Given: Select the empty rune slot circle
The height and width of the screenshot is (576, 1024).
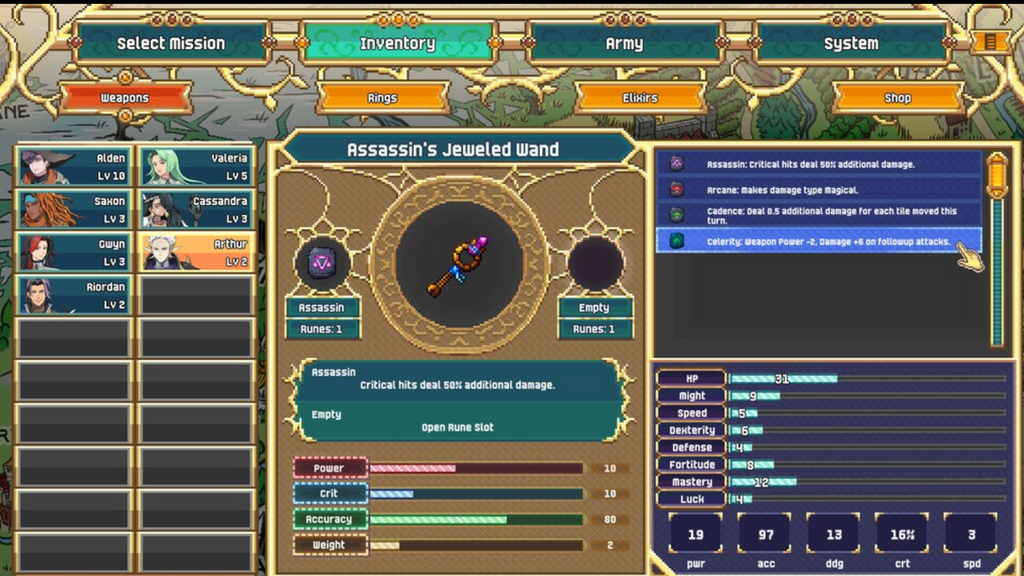Looking at the screenshot, I should tap(595, 263).
